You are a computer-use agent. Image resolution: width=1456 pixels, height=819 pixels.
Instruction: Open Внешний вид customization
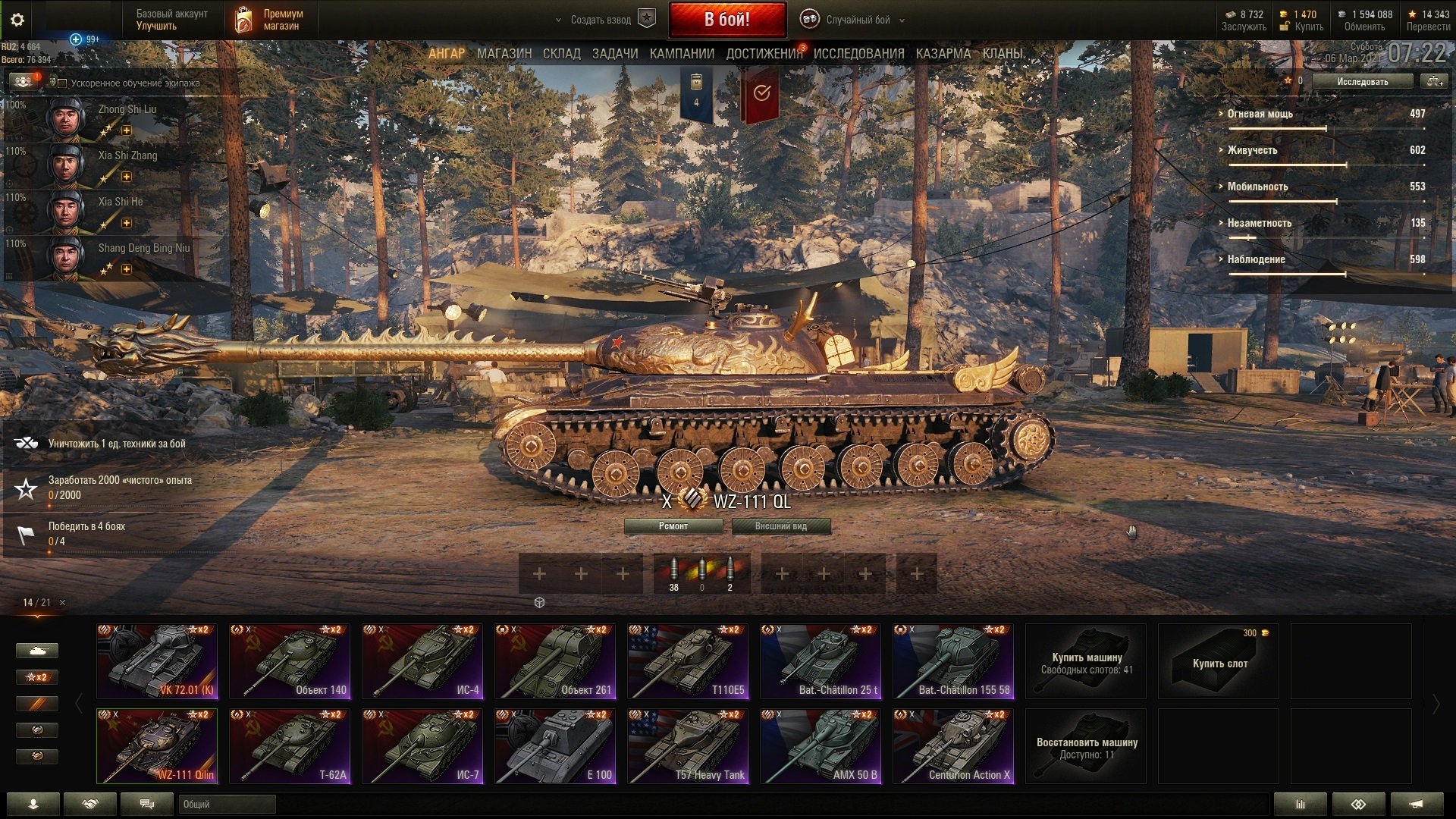(x=781, y=526)
